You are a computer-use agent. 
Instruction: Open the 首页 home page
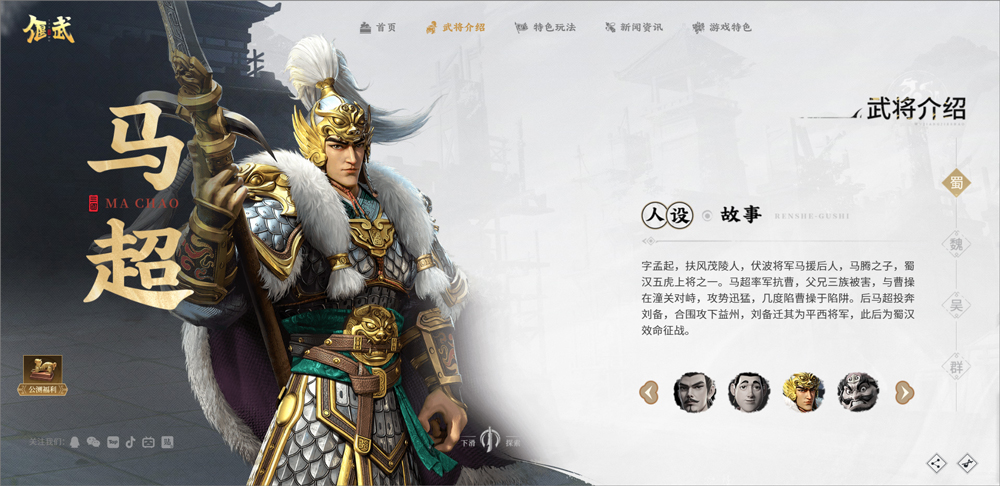coord(378,27)
